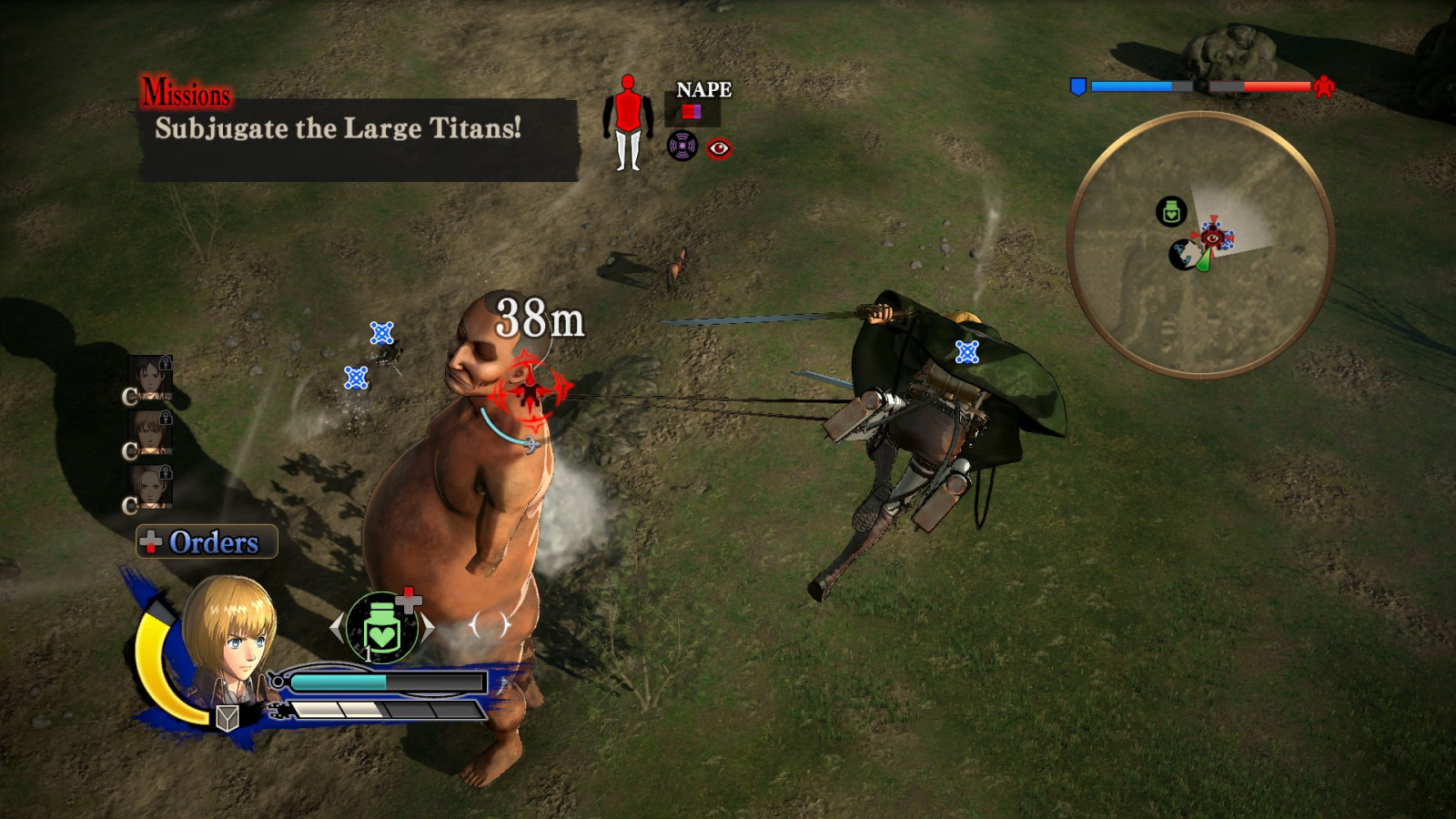Image resolution: width=1456 pixels, height=819 pixels.
Task: Click the red nape lock-on reticle
Action: pos(530,392)
